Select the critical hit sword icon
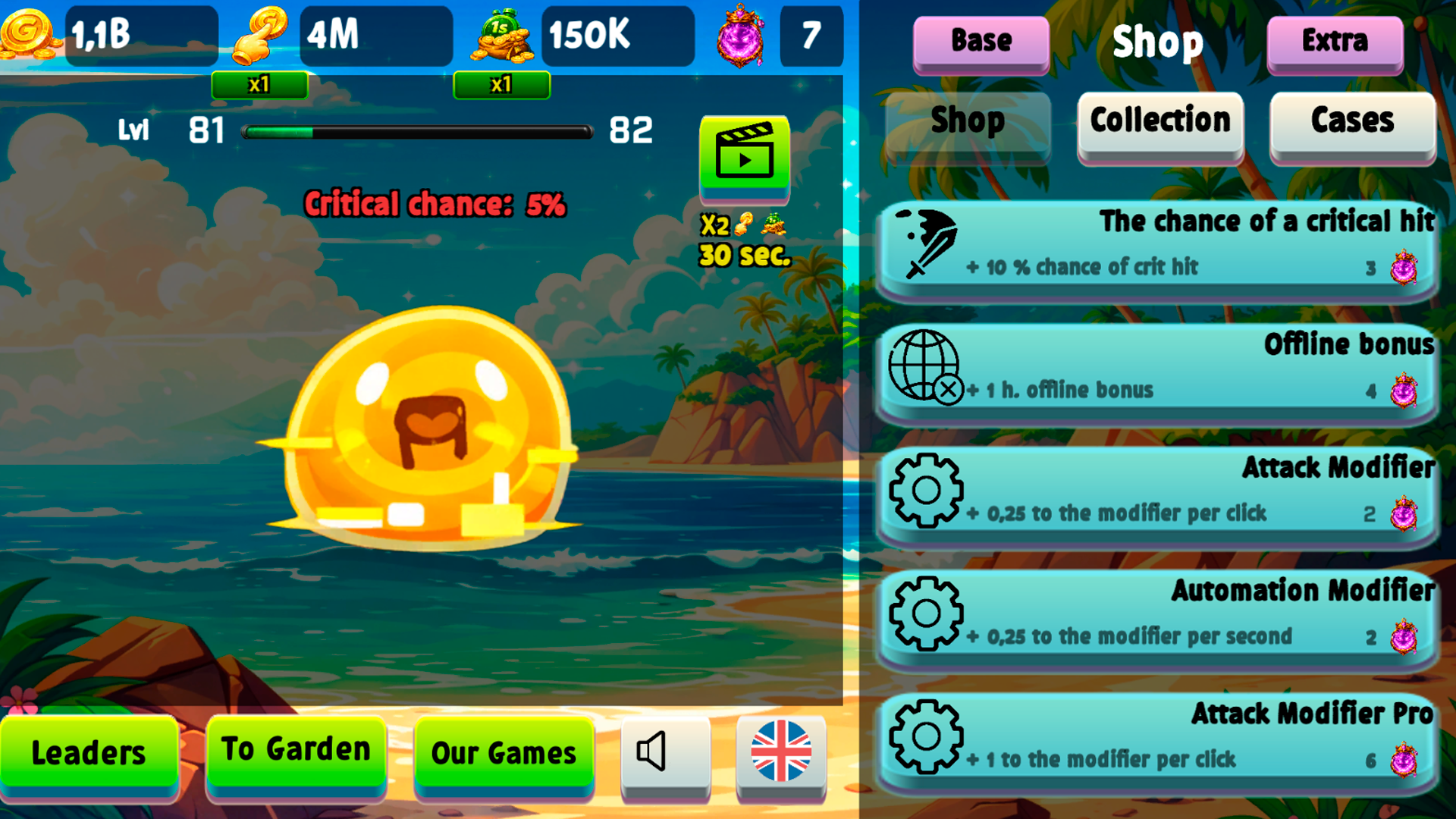The width and height of the screenshot is (1456, 819). tap(929, 248)
